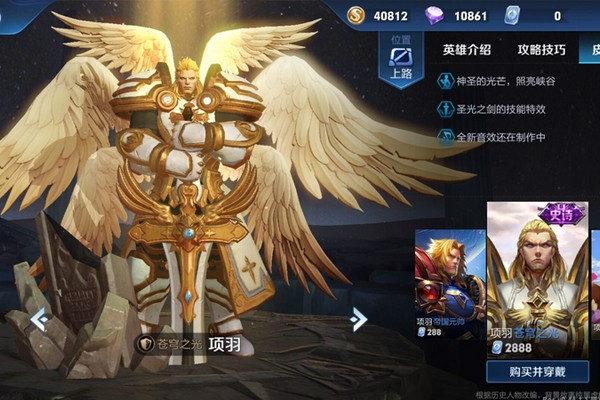The width and height of the screenshot is (600, 400).
Task: Show the previous skin with the left arrow
Action: 39,319
